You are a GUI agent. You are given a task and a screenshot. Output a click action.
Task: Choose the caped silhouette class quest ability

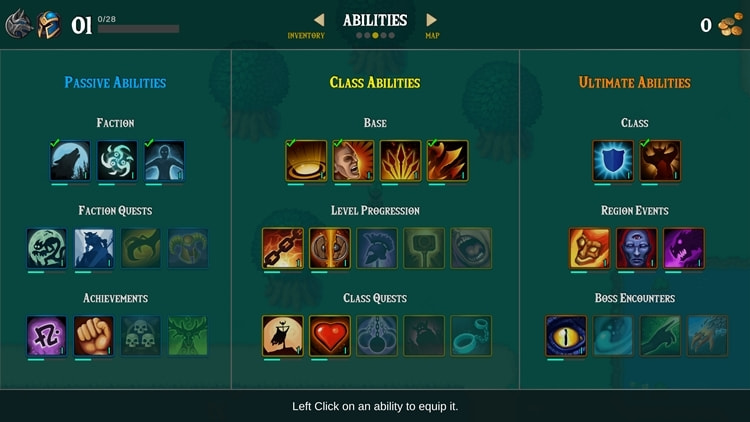coord(283,336)
